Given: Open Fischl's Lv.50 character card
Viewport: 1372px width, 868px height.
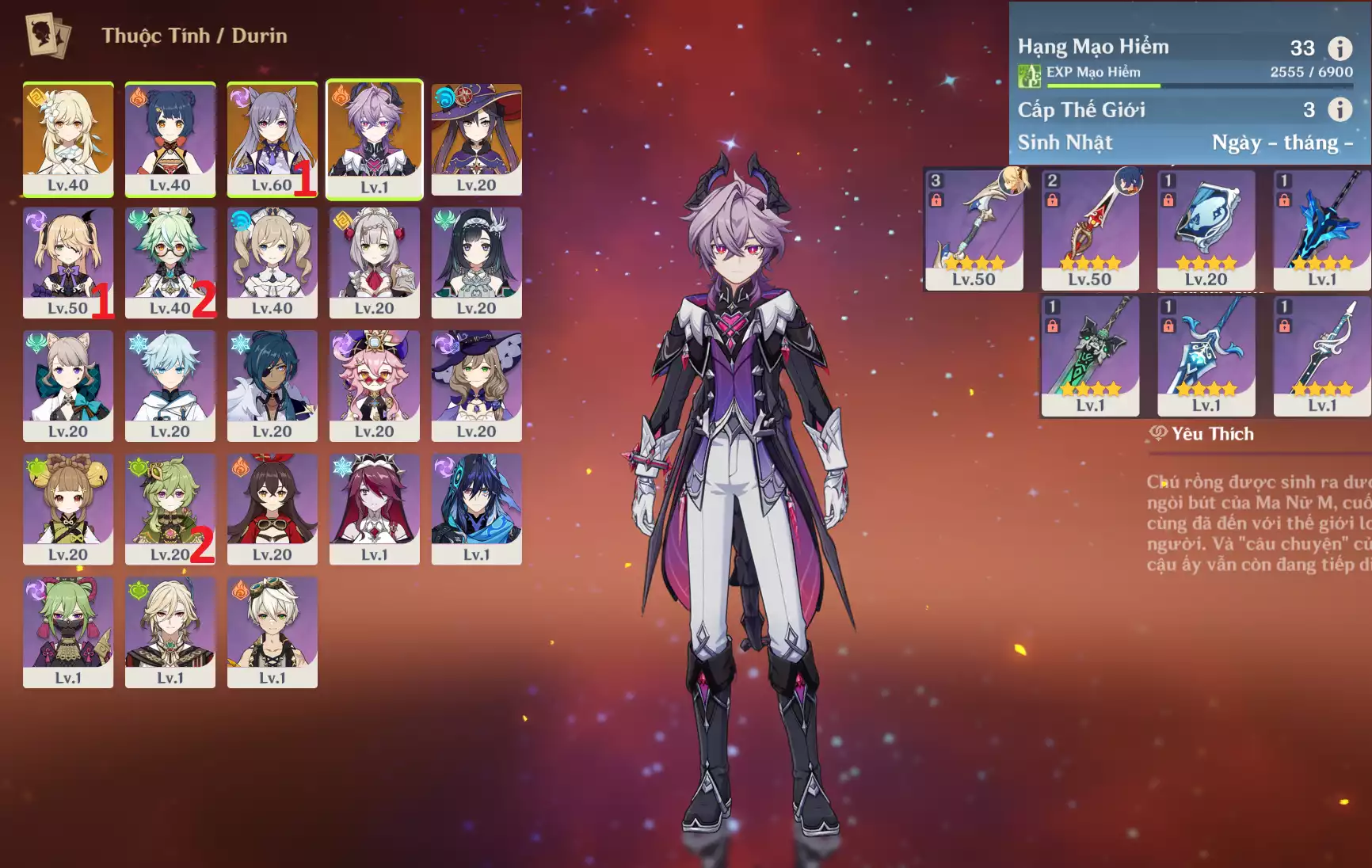Looking at the screenshot, I should click(68, 262).
